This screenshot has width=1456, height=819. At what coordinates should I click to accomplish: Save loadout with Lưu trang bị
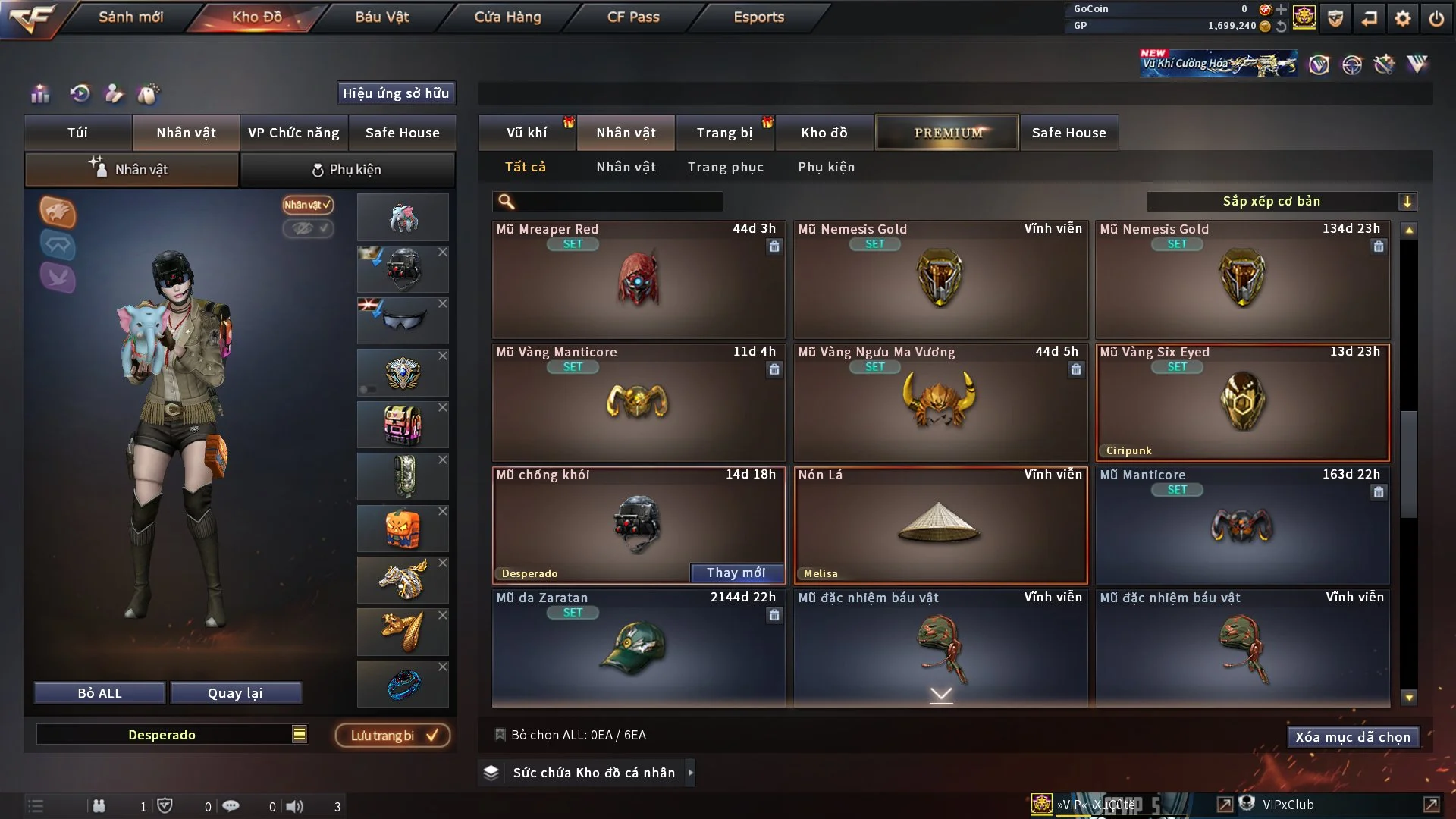point(392,736)
